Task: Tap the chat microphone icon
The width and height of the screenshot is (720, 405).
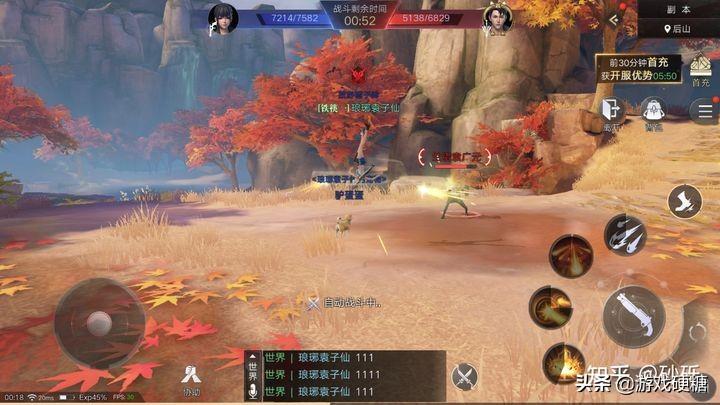Action: tap(253, 394)
